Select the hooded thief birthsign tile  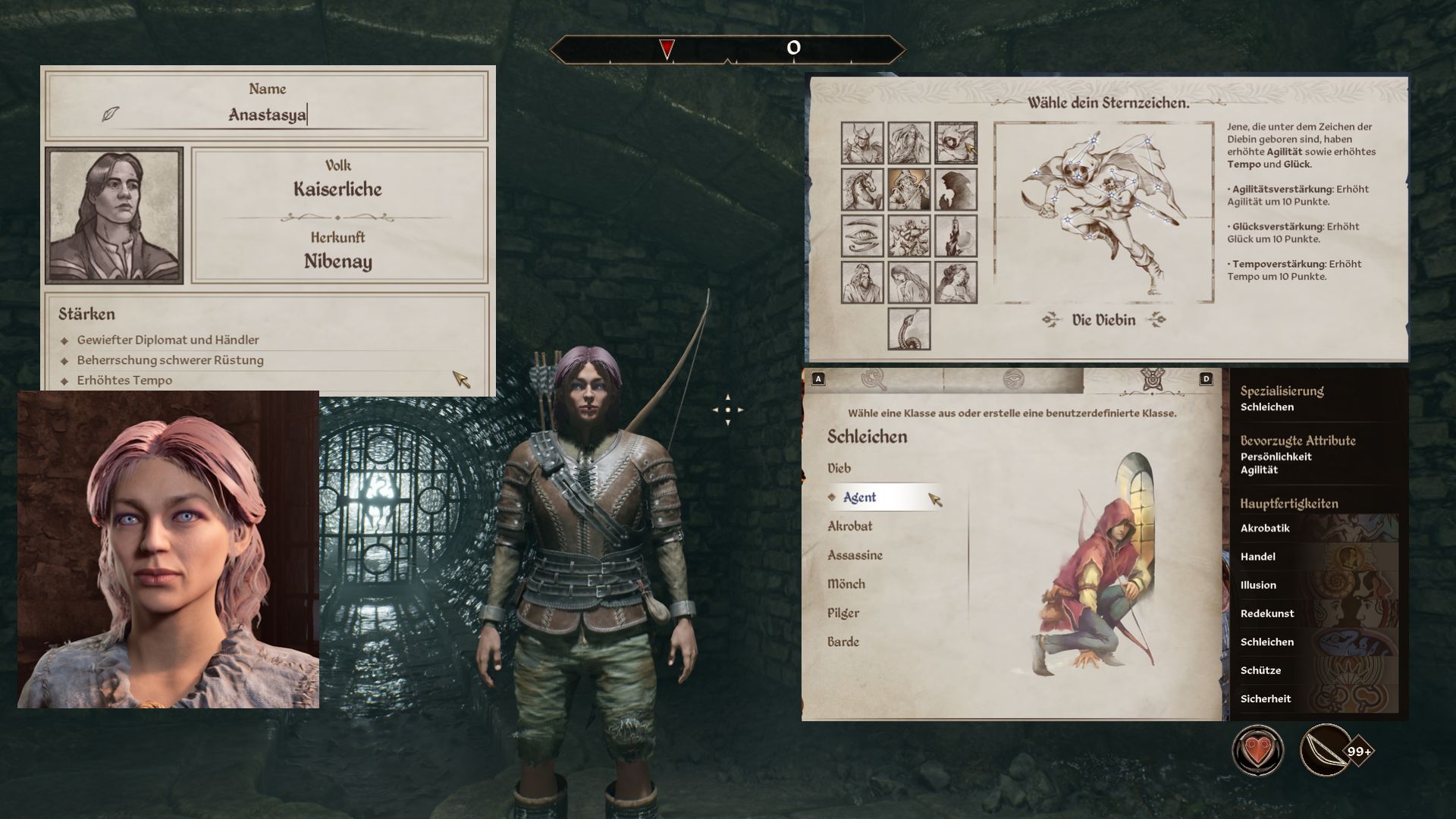pyautogui.click(x=955, y=143)
